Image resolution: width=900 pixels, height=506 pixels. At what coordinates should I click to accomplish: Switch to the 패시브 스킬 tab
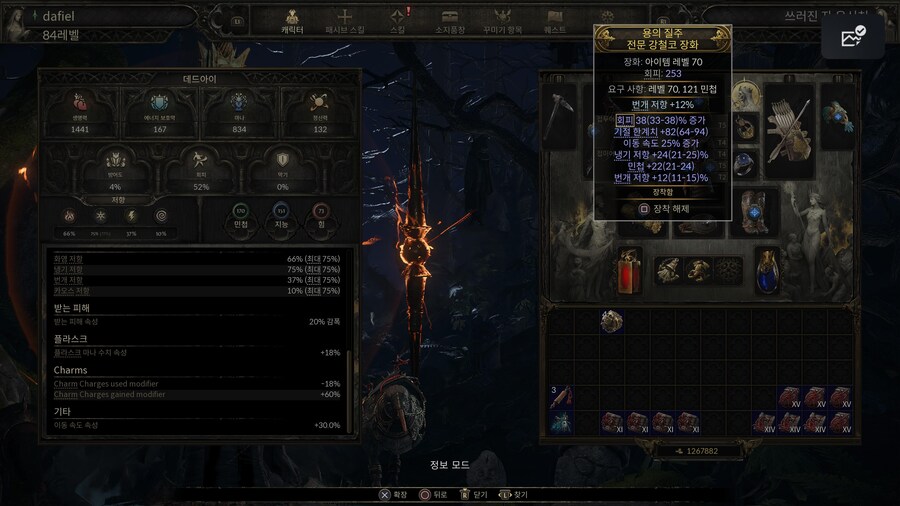pyautogui.click(x=345, y=21)
